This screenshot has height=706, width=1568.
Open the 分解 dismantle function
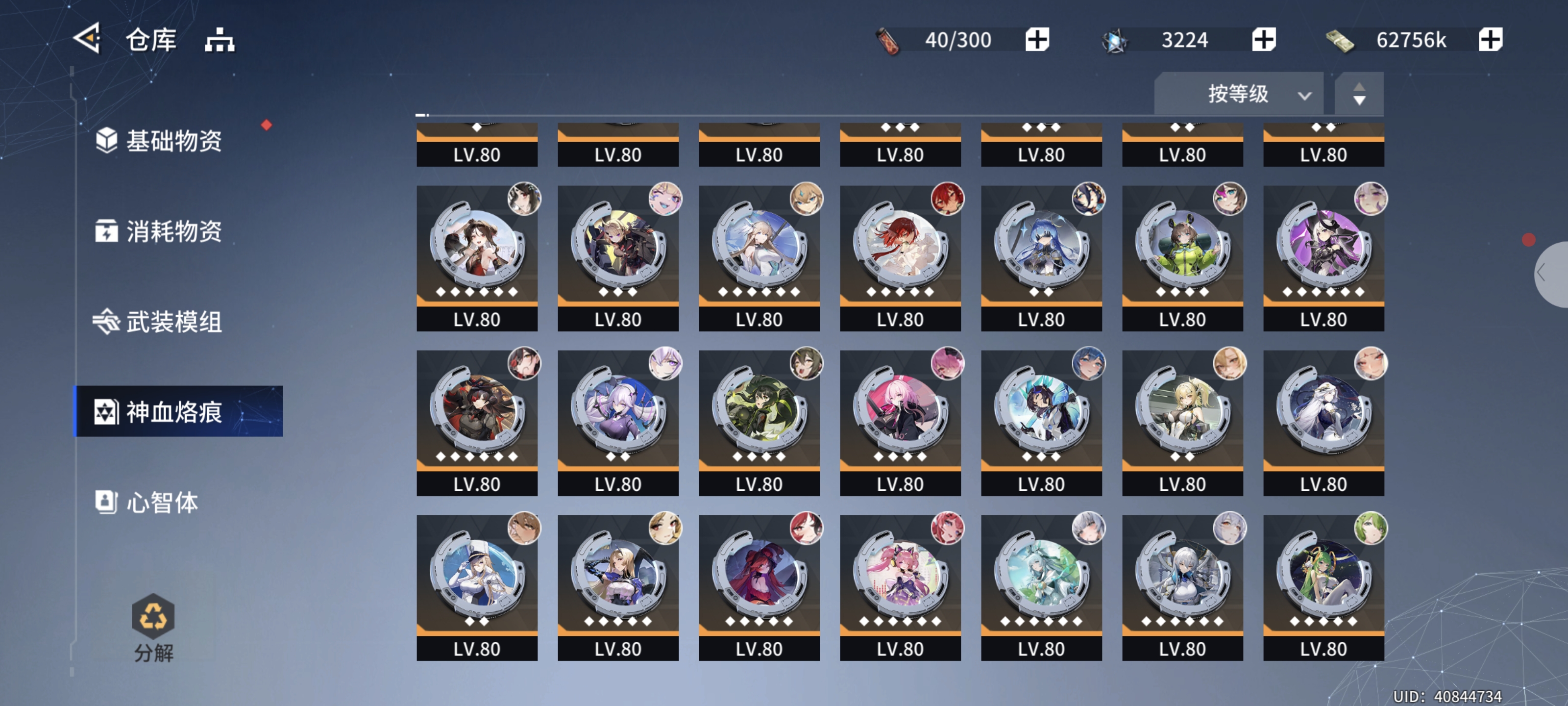point(153,628)
